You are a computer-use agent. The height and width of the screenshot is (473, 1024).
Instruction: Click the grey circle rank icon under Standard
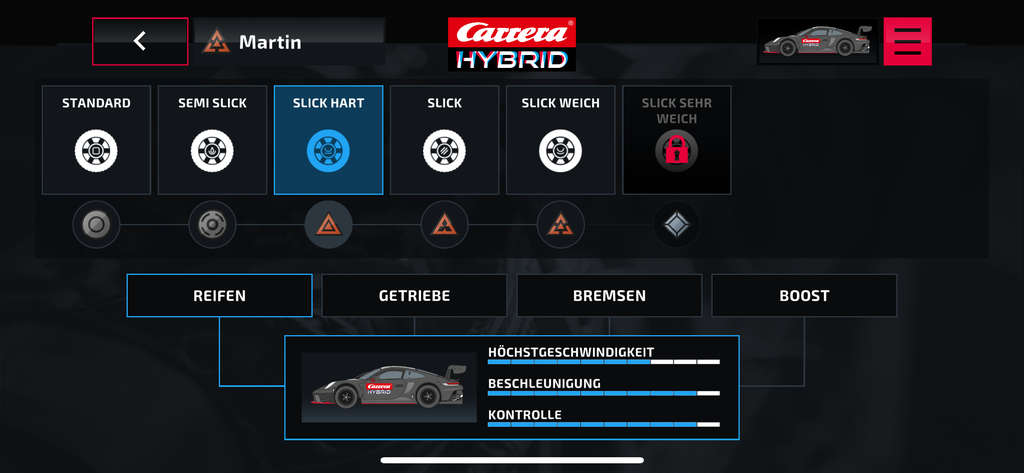96,225
